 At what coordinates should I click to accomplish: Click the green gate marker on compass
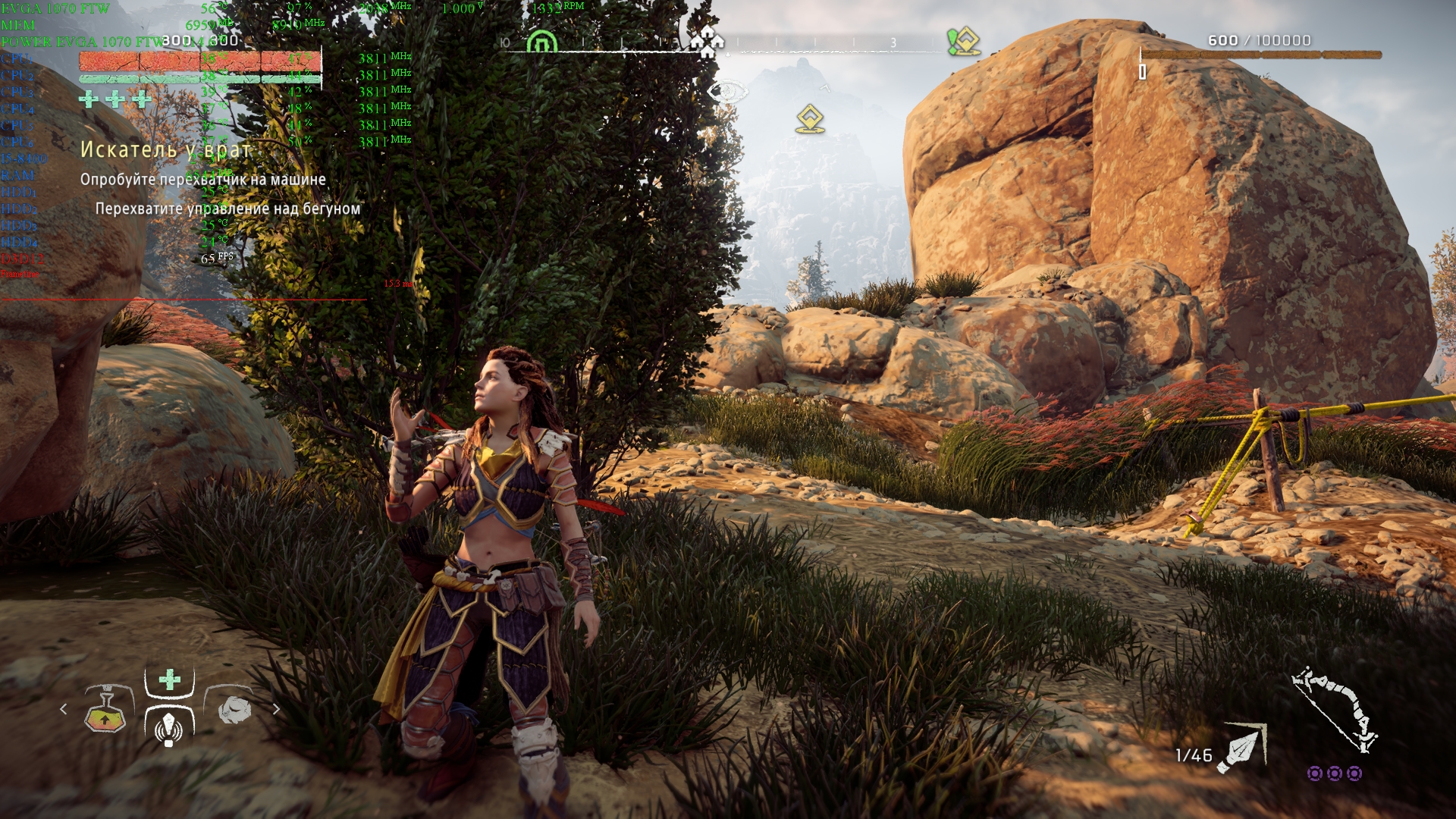541,42
